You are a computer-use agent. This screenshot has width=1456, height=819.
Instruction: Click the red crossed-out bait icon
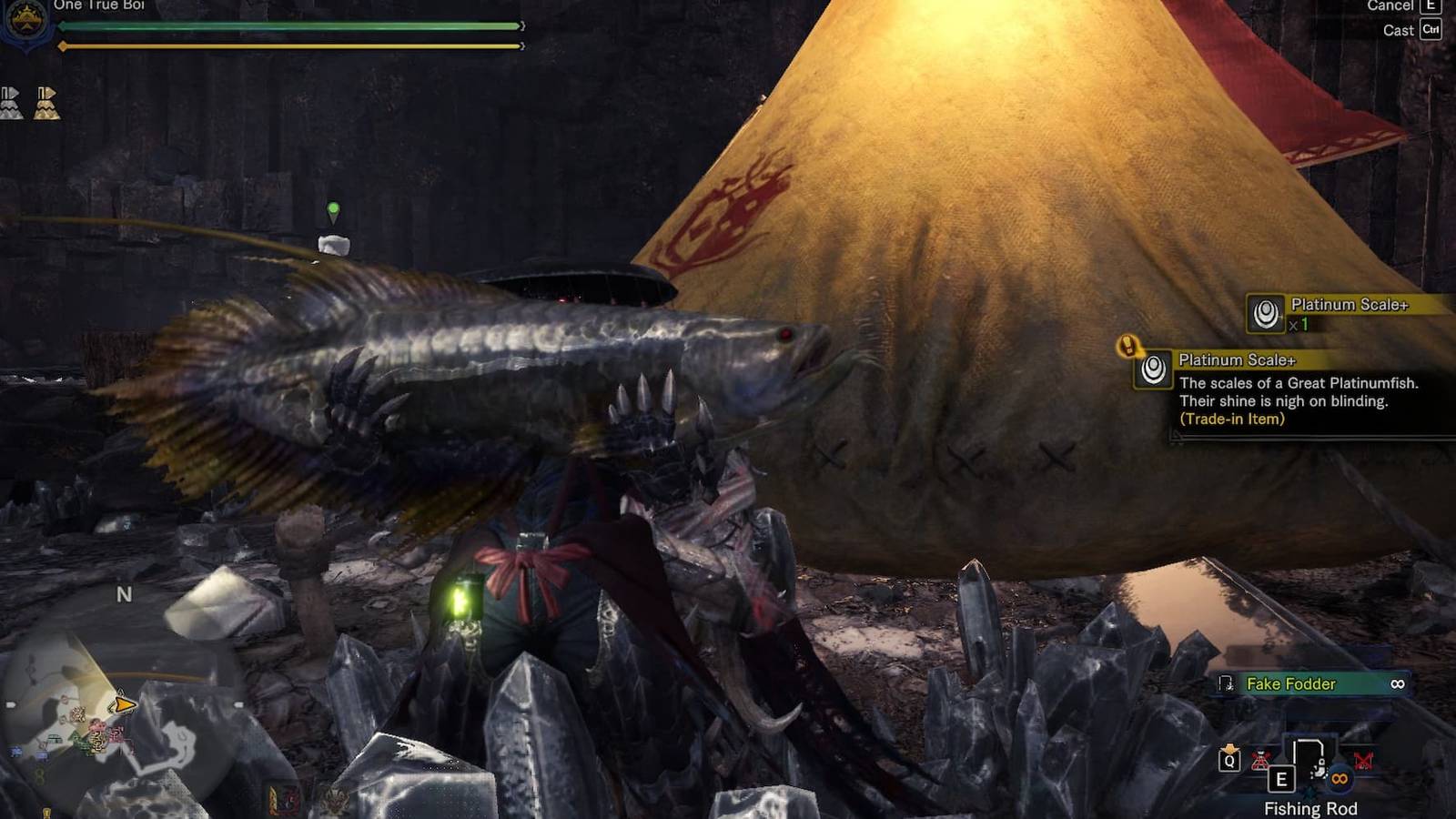click(x=1261, y=761)
